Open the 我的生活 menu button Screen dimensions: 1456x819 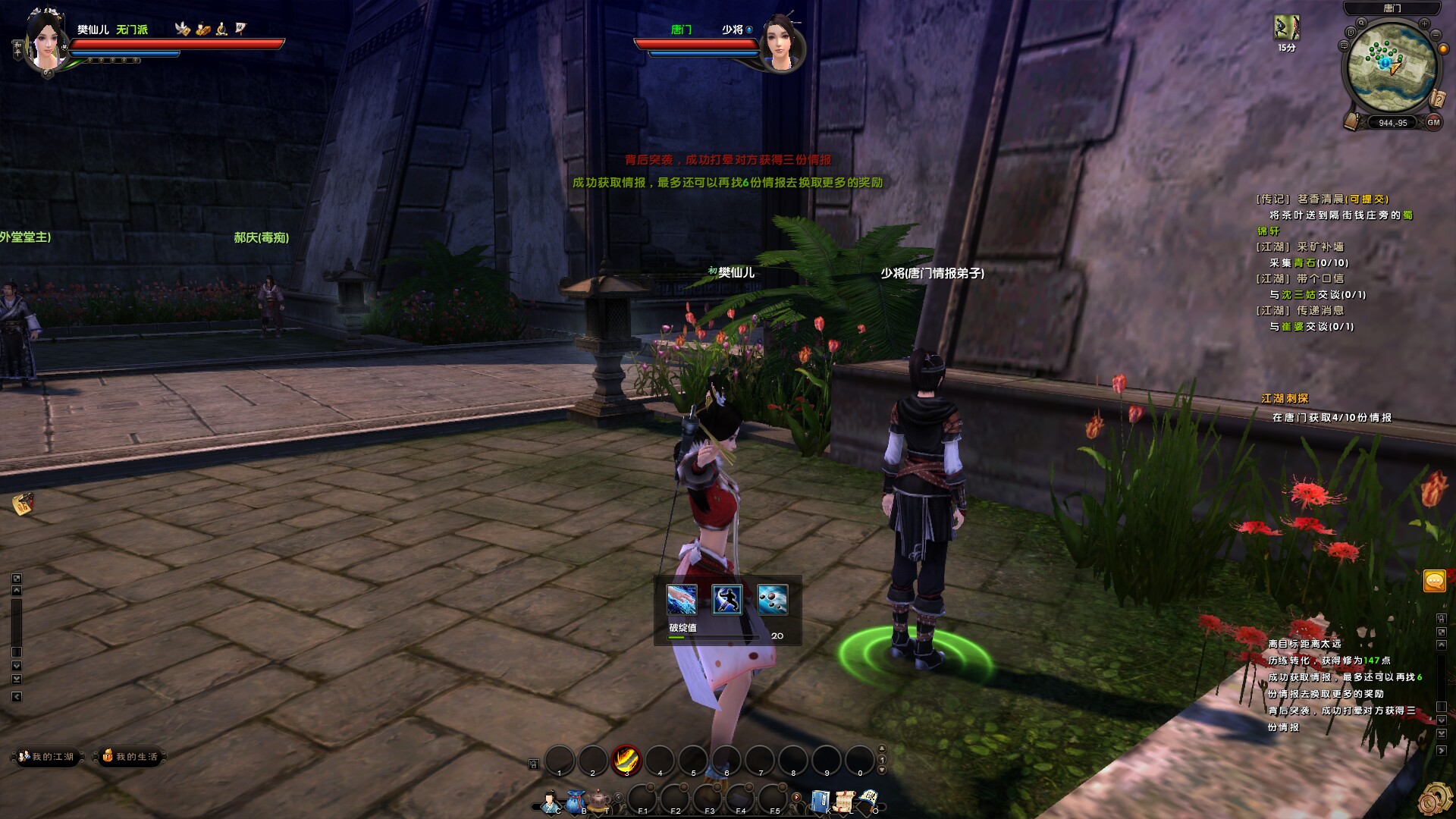[130, 757]
